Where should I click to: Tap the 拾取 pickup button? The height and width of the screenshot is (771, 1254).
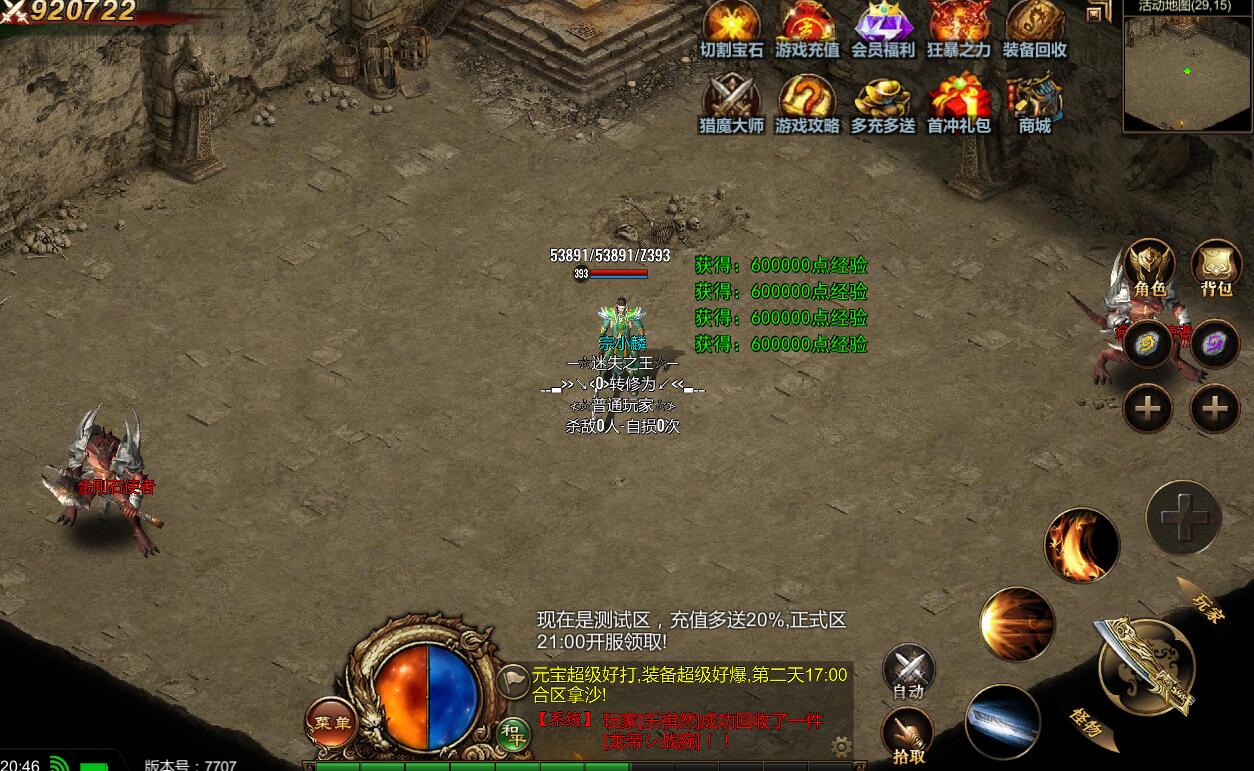point(908,736)
